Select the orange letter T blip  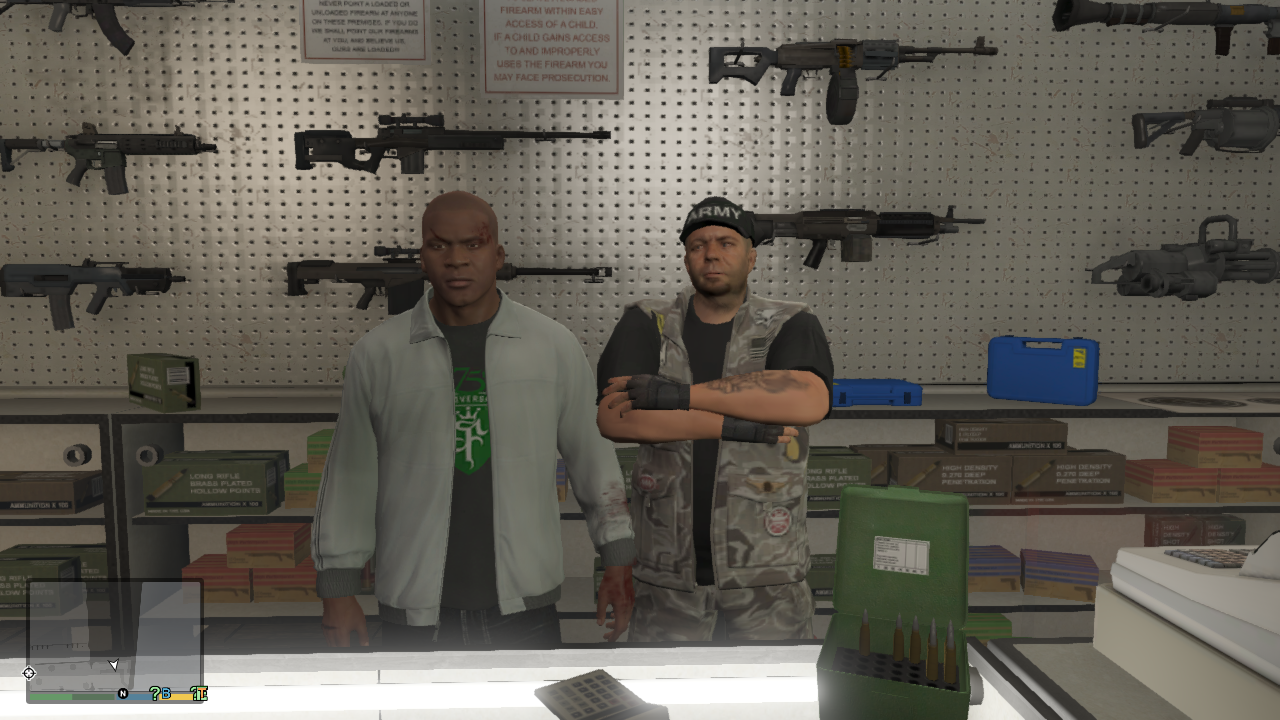point(199,693)
